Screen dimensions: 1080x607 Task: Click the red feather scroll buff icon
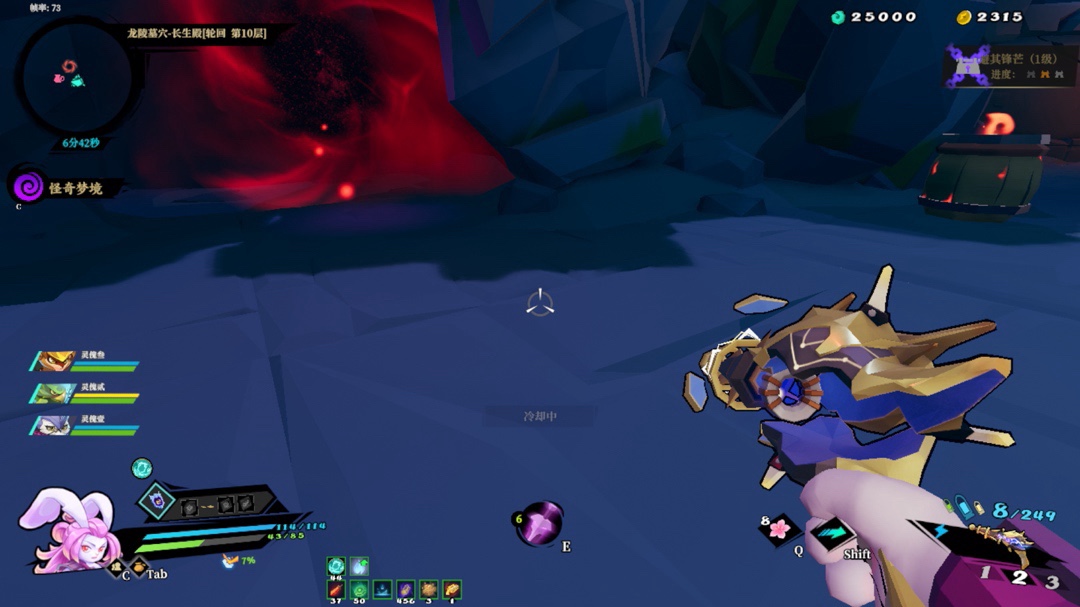[x=336, y=589]
